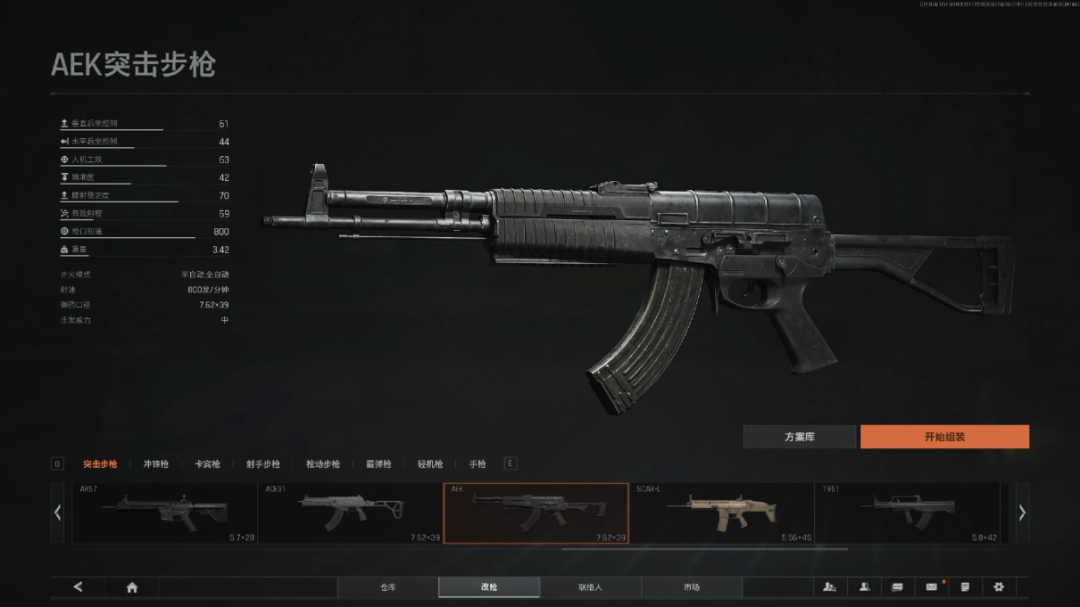Switch to the 市场 market tab

692,587
